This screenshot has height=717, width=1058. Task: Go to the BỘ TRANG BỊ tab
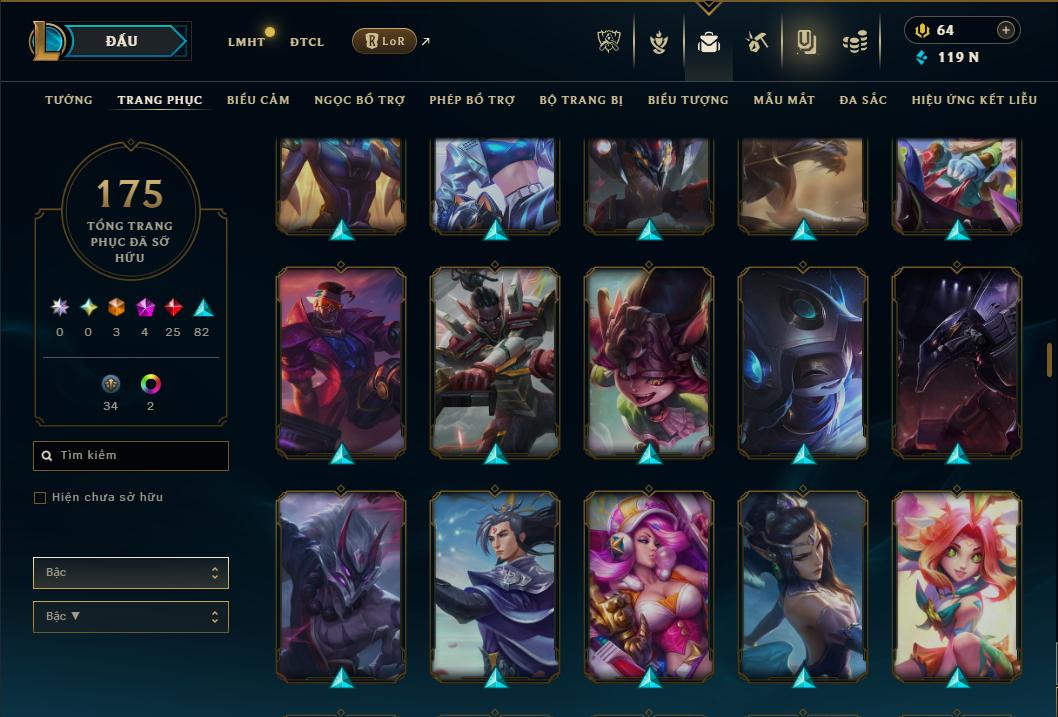click(581, 100)
